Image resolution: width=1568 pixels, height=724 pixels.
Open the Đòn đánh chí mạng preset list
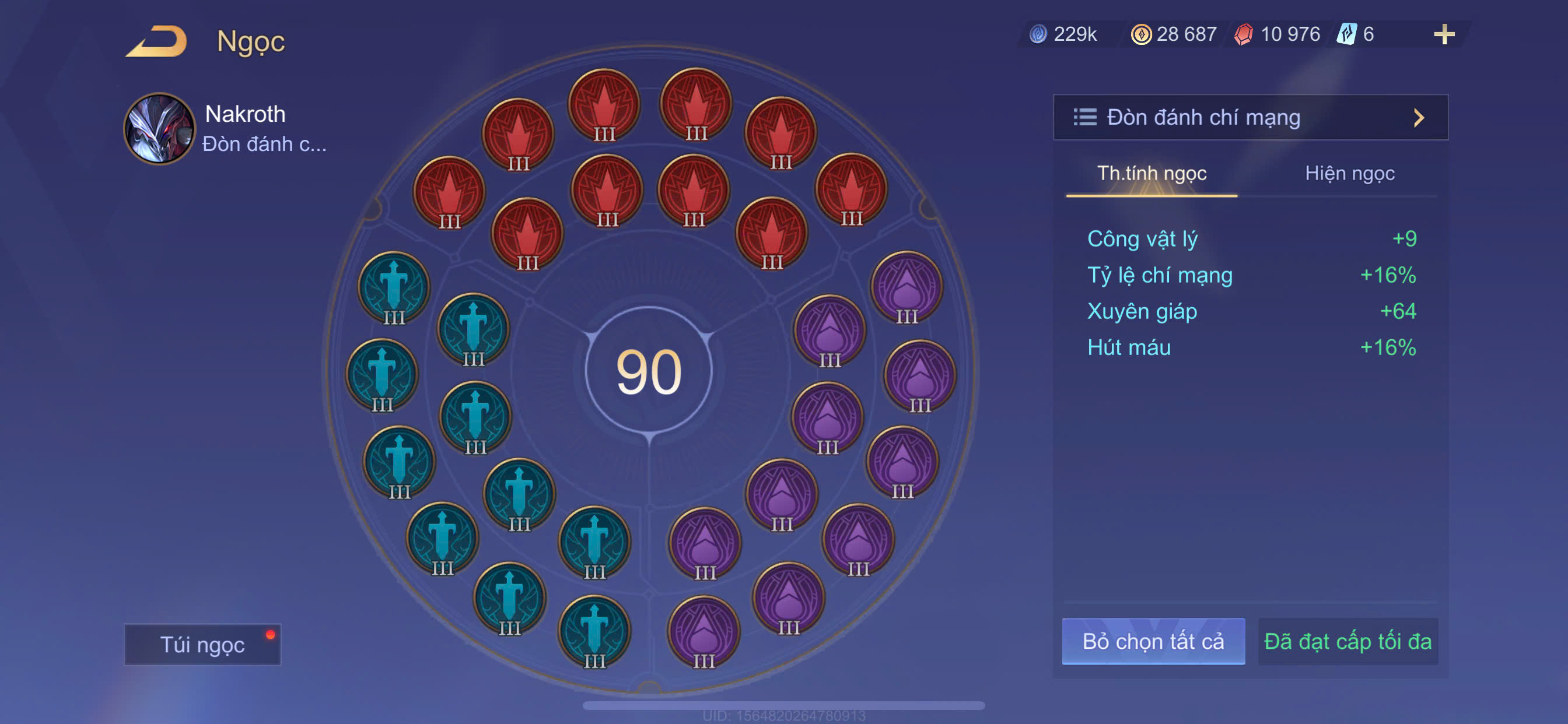pyautogui.click(x=1249, y=117)
